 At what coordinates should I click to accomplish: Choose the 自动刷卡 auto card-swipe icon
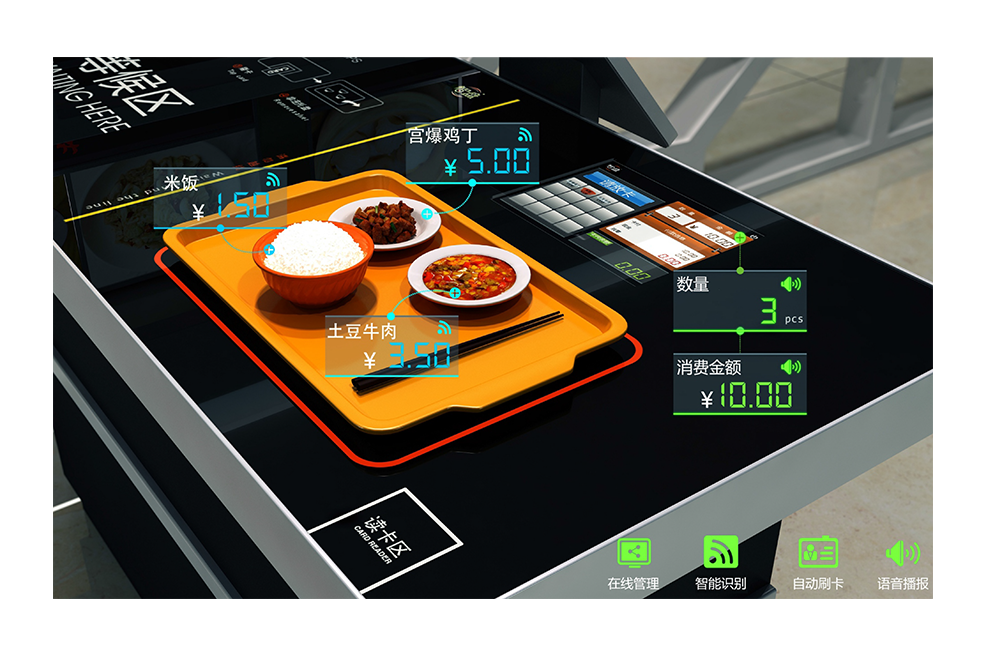(x=817, y=552)
